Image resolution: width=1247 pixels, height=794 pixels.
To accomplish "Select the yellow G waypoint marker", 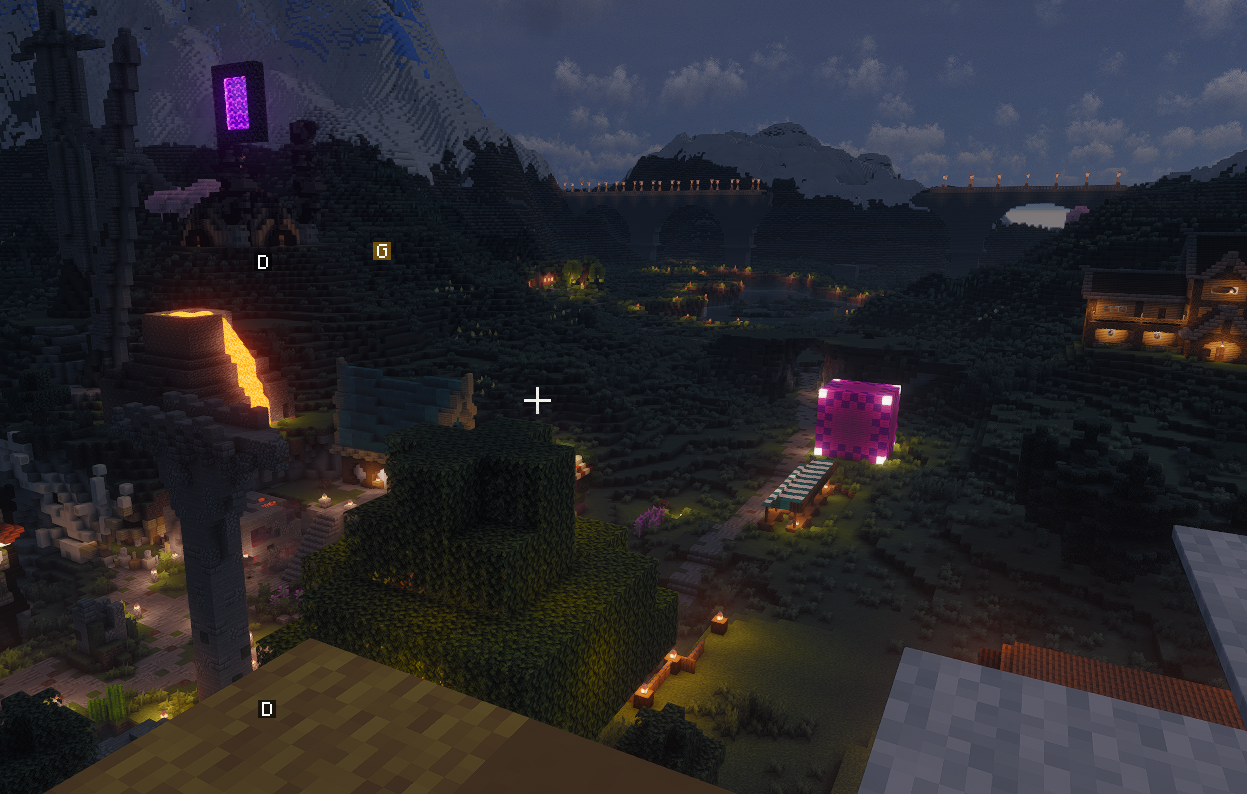I will coord(381,250).
